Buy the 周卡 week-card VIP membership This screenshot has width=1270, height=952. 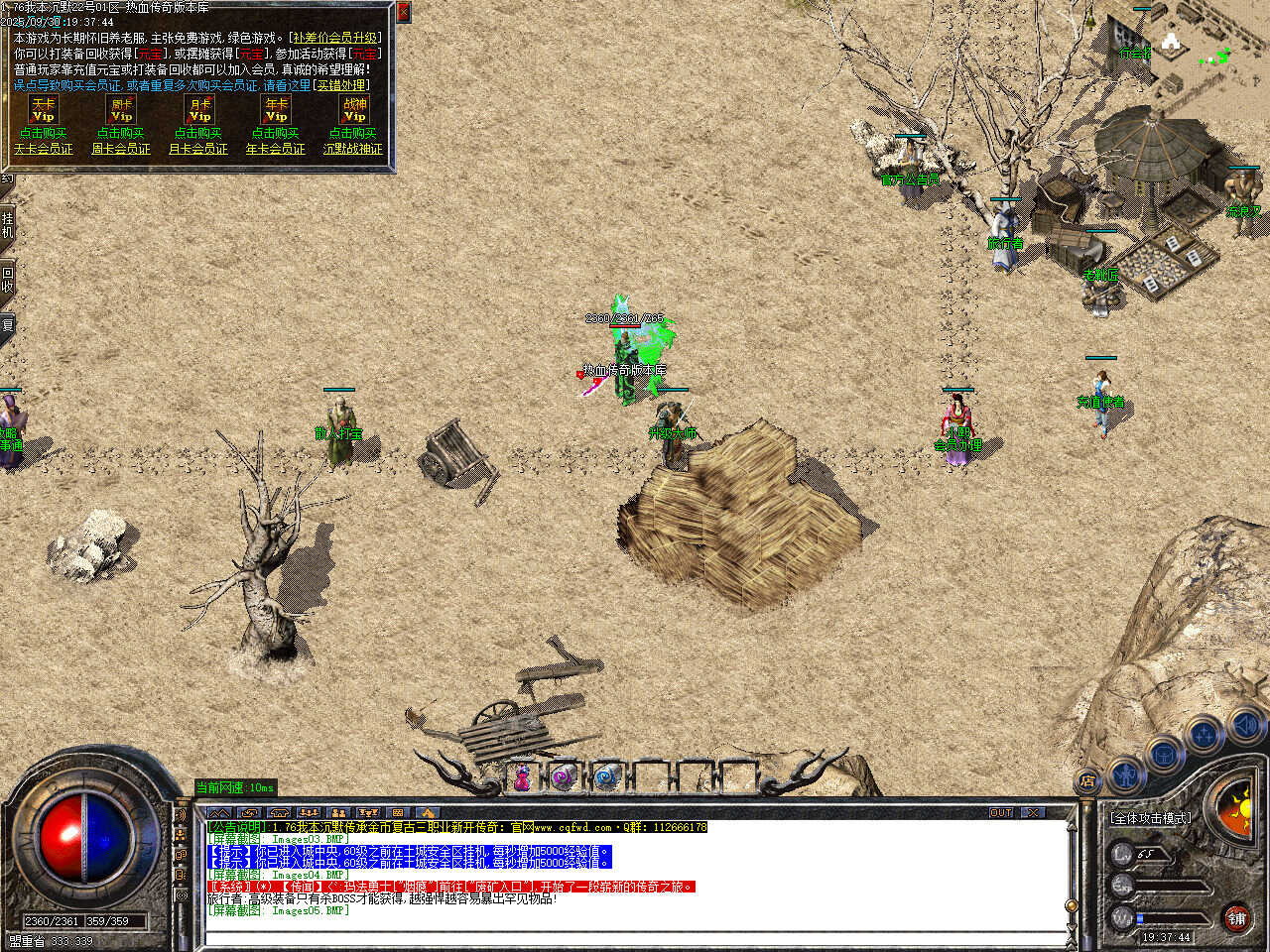121,133
